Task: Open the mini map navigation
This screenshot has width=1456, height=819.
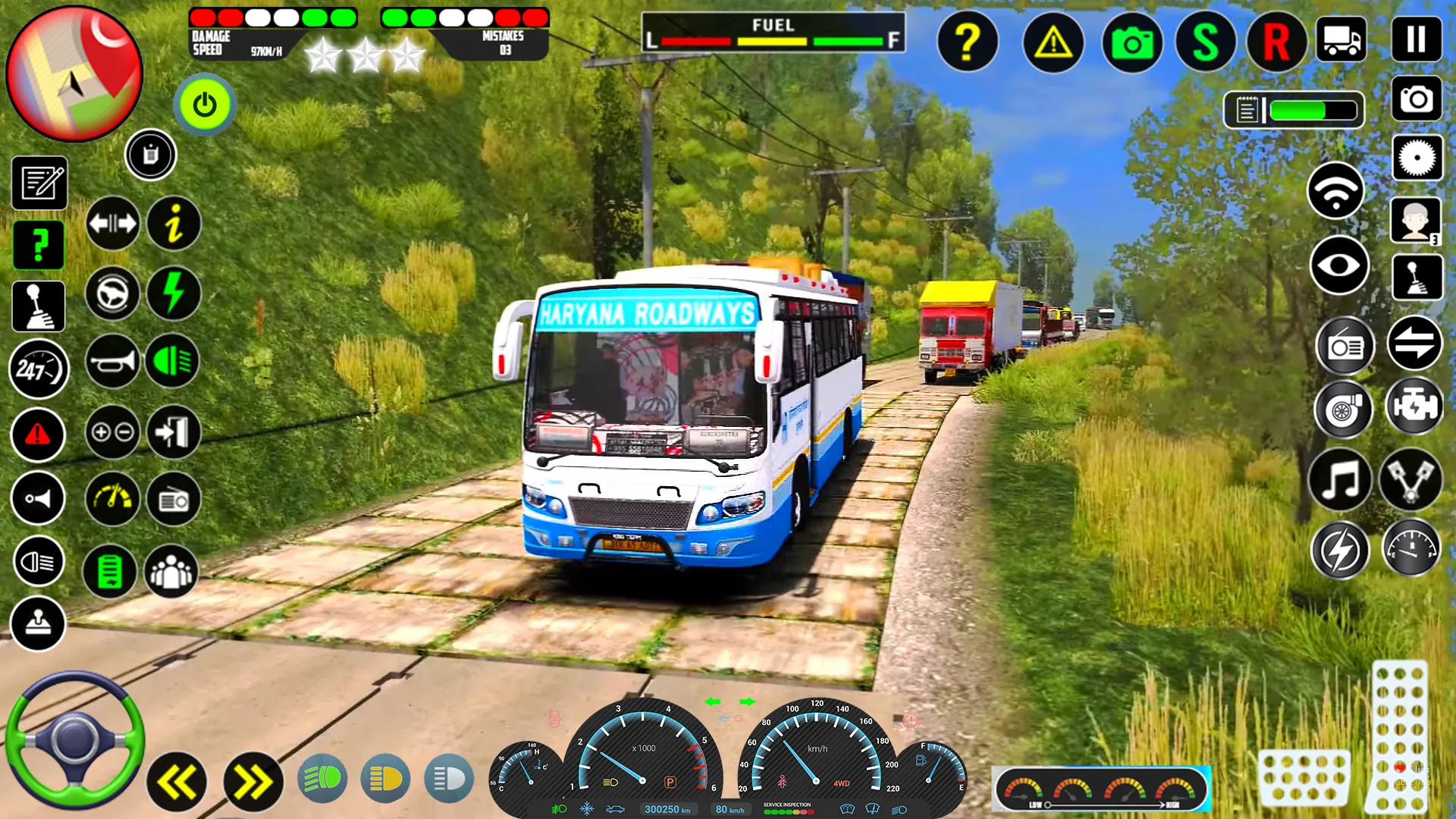Action: (x=74, y=76)
